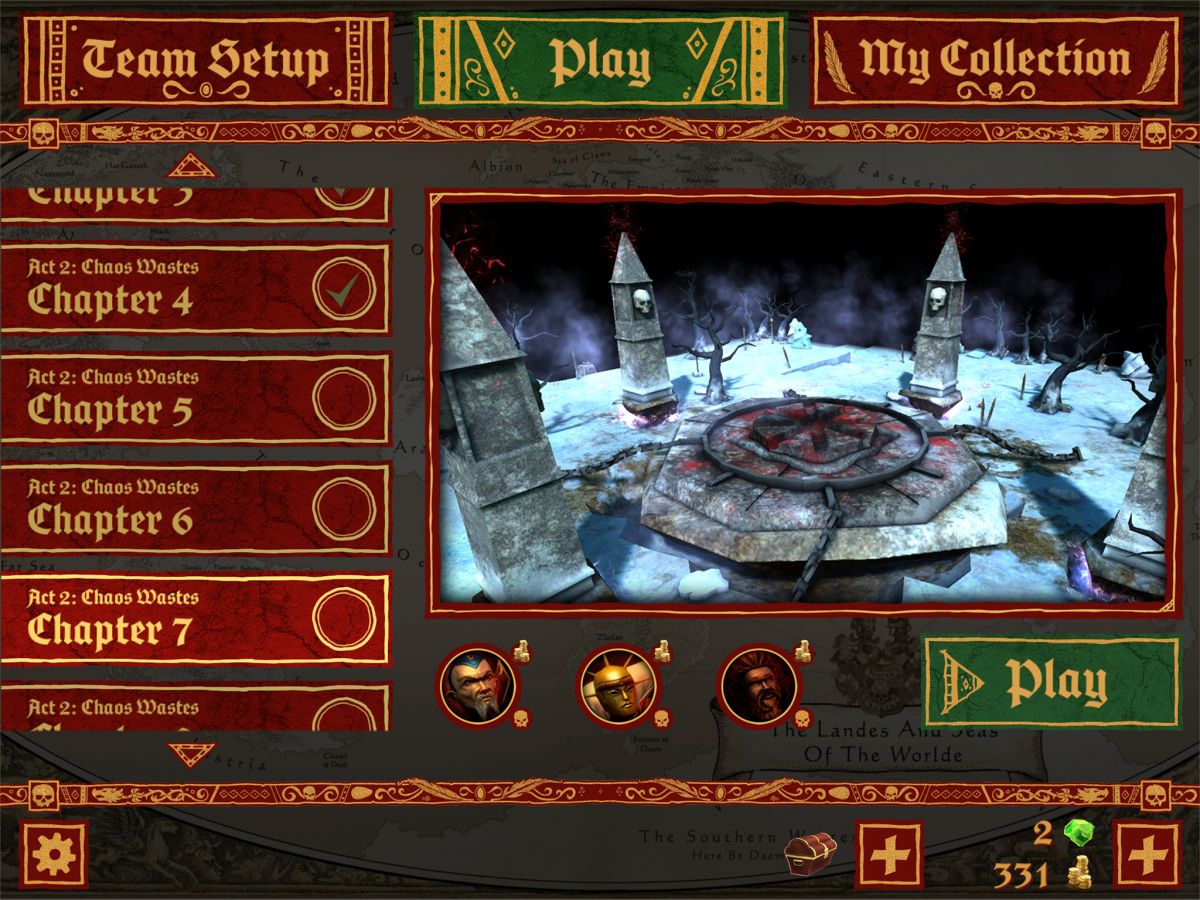Select the highlighted Chapter 7 entry
This screenshot has height=900, width=1200.
pos(195,619)
